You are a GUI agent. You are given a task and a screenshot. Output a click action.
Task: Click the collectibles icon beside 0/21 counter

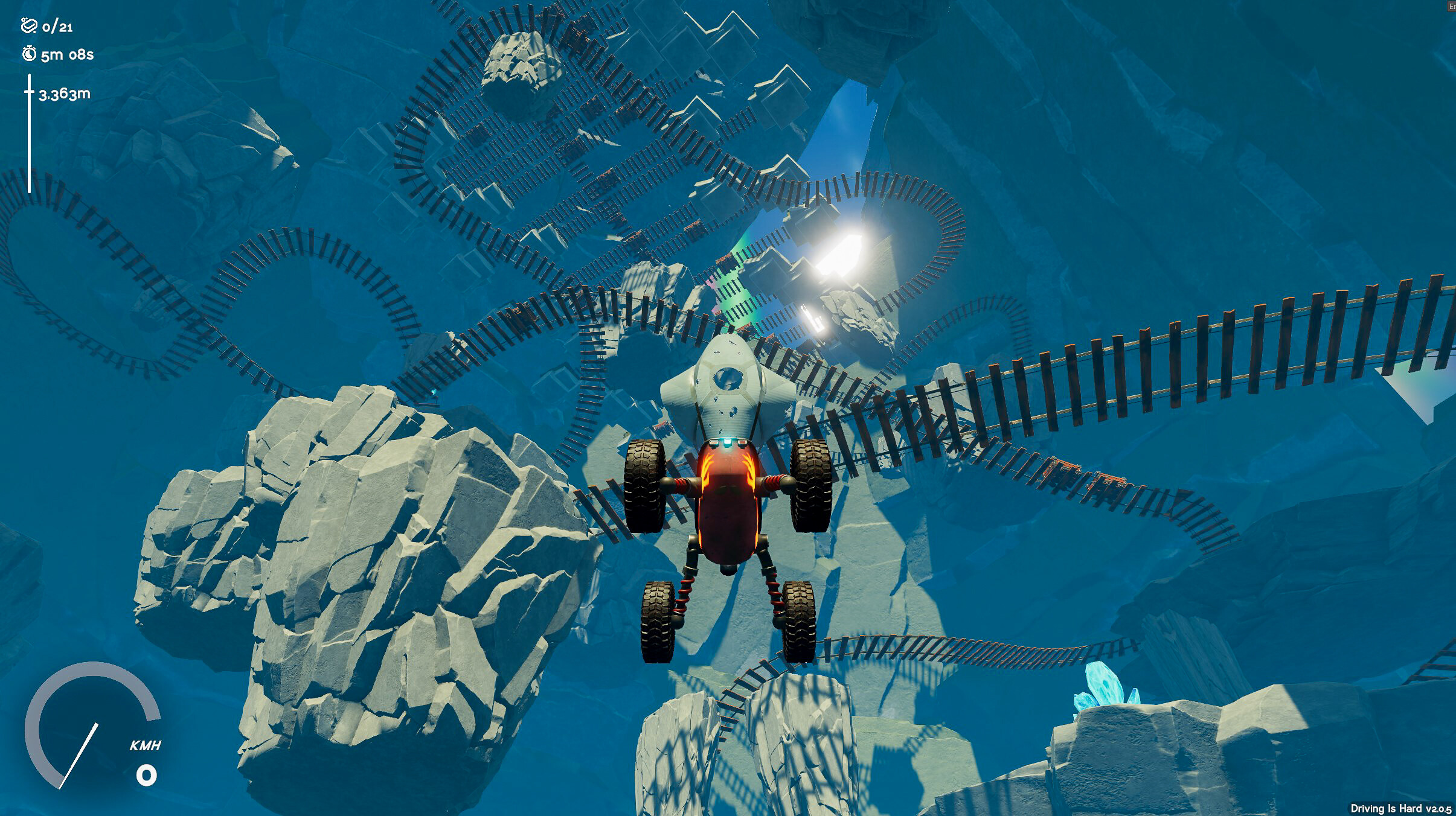coord(28,27)
